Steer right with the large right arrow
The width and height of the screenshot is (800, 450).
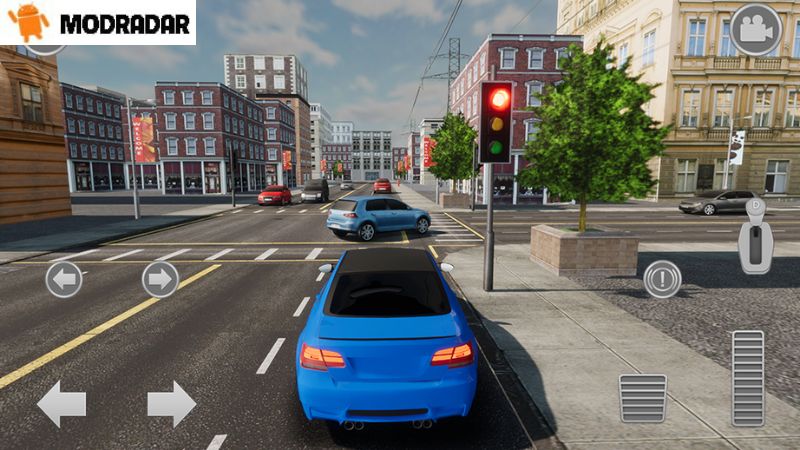171,404
